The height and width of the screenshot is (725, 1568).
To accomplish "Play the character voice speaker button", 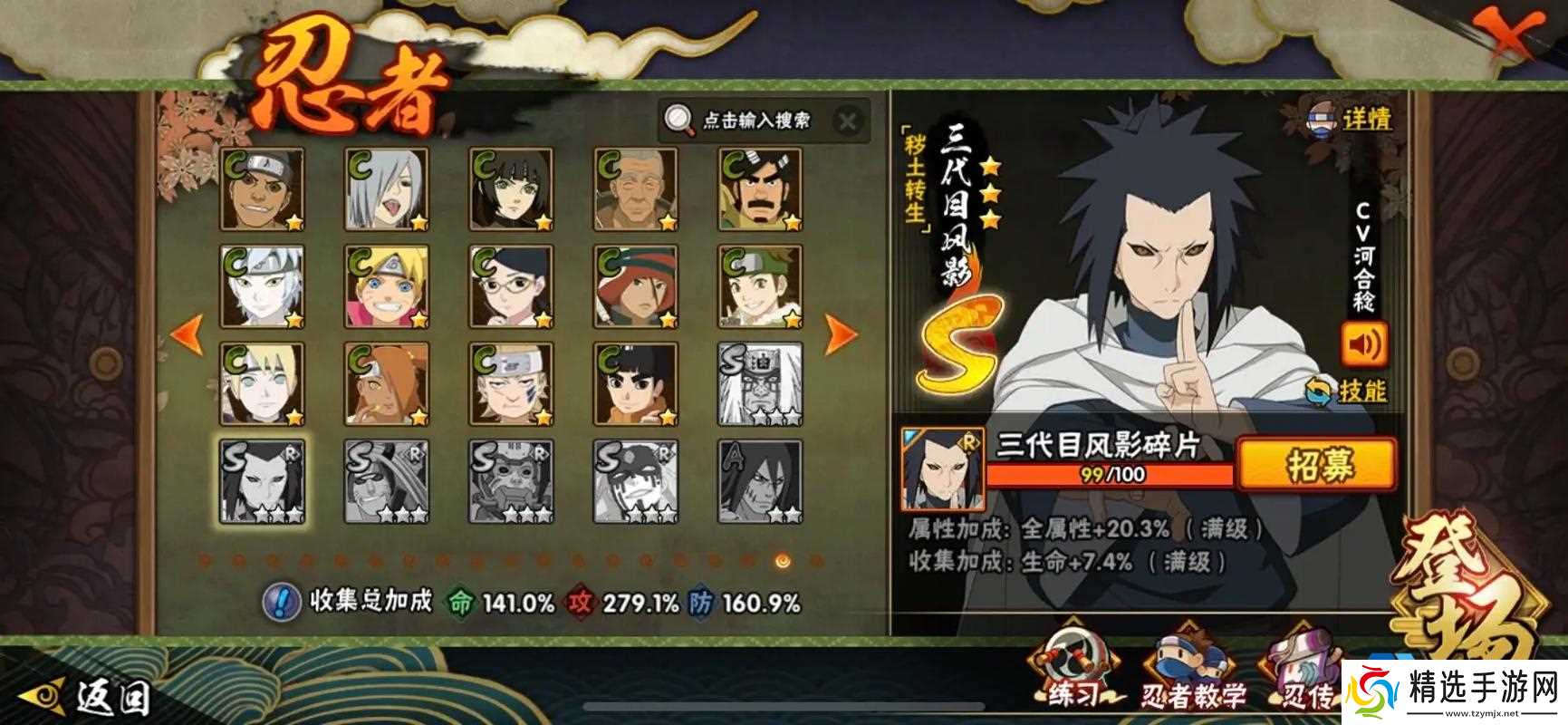I will coord(1363,344).
